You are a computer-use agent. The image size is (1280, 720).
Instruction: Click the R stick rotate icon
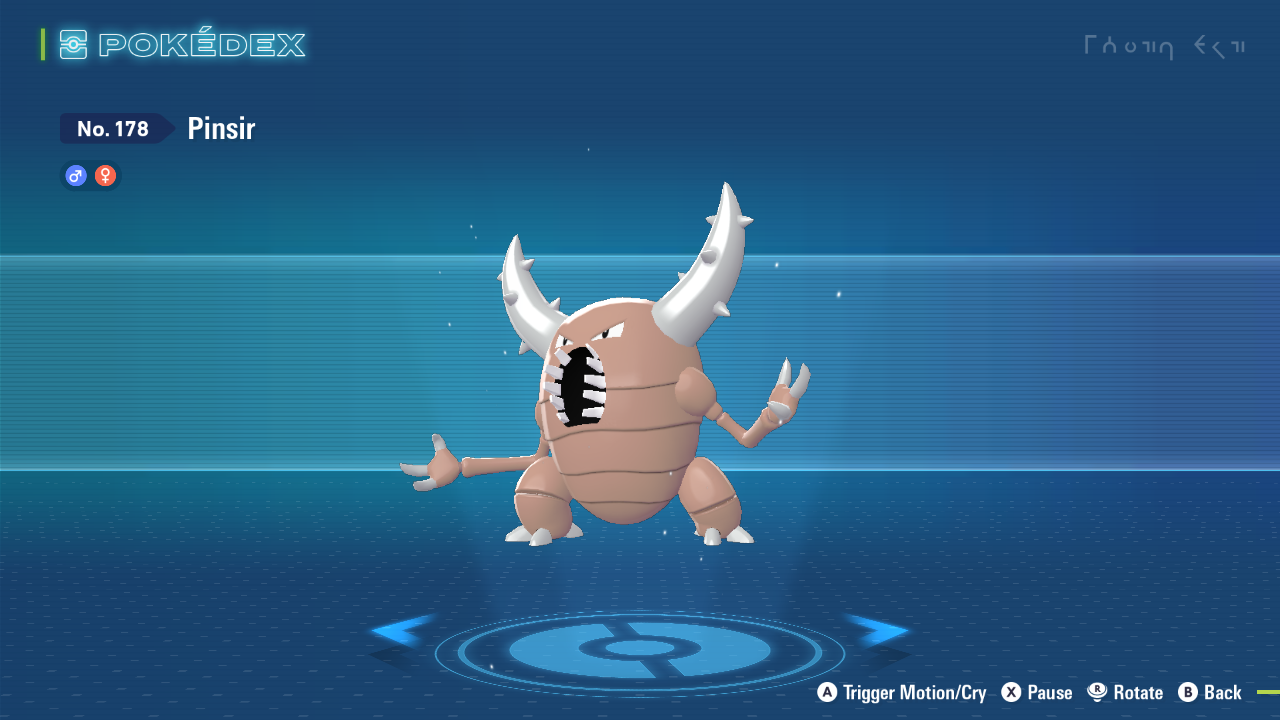(1098, 692)
